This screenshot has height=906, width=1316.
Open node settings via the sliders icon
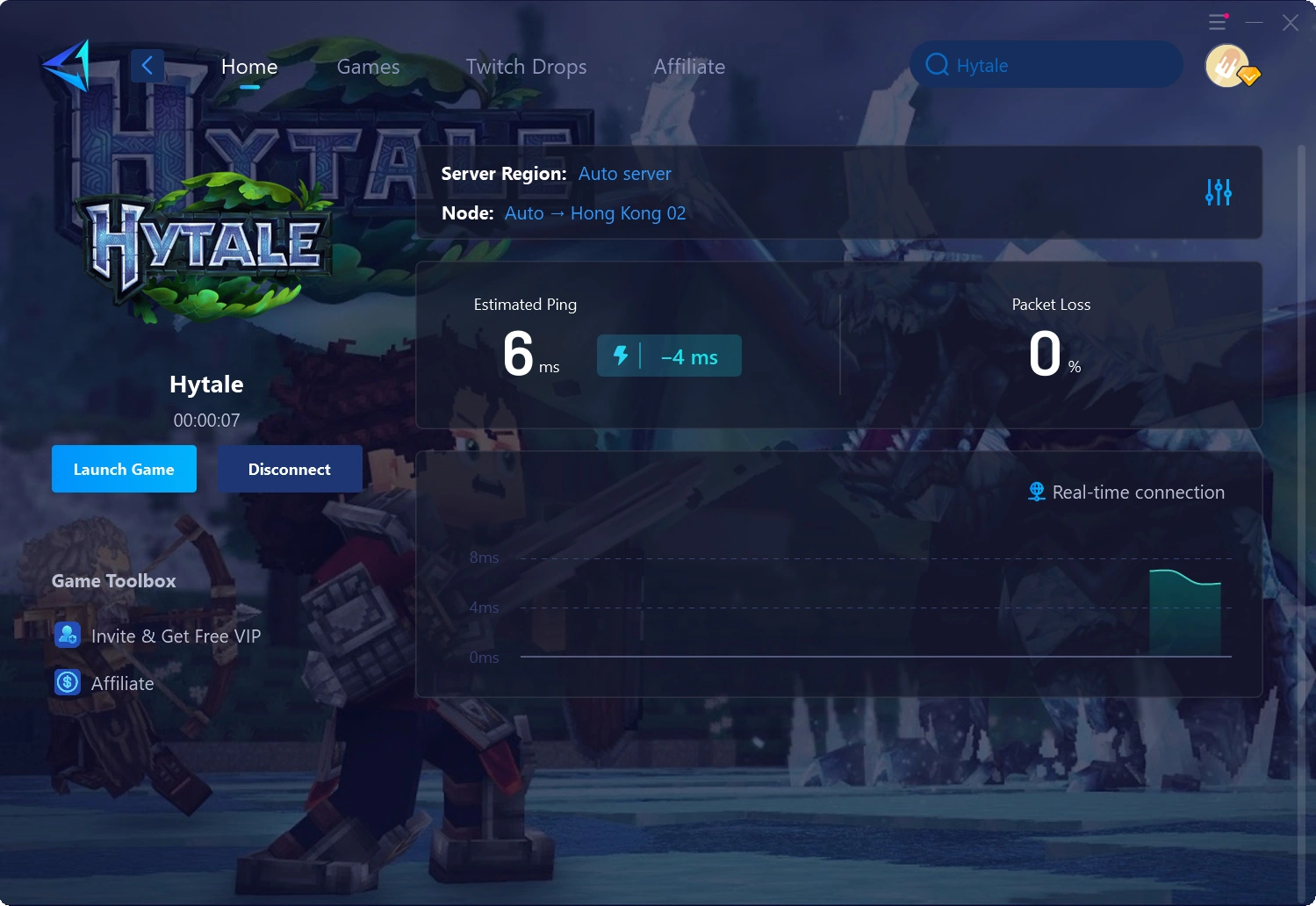[x=1219, y=192]
